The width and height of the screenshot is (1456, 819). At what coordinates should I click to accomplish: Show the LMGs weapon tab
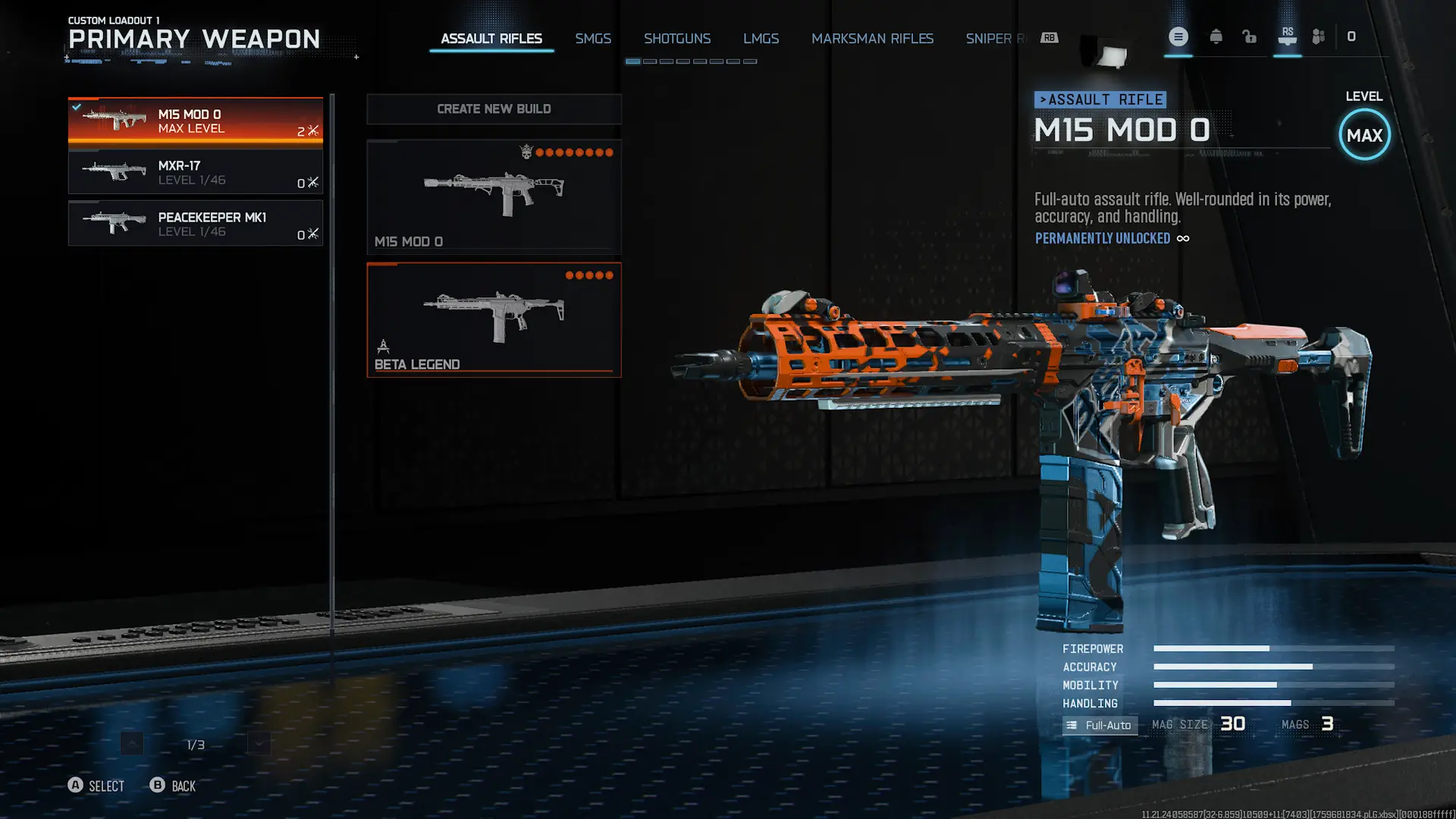(x=761, y=39)
